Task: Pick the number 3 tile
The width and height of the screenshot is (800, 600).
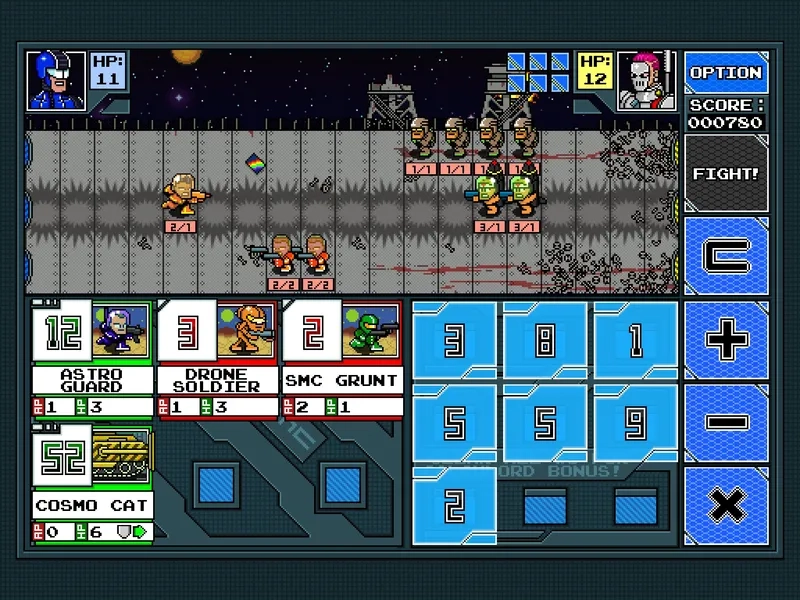Action: coord(454,341)
